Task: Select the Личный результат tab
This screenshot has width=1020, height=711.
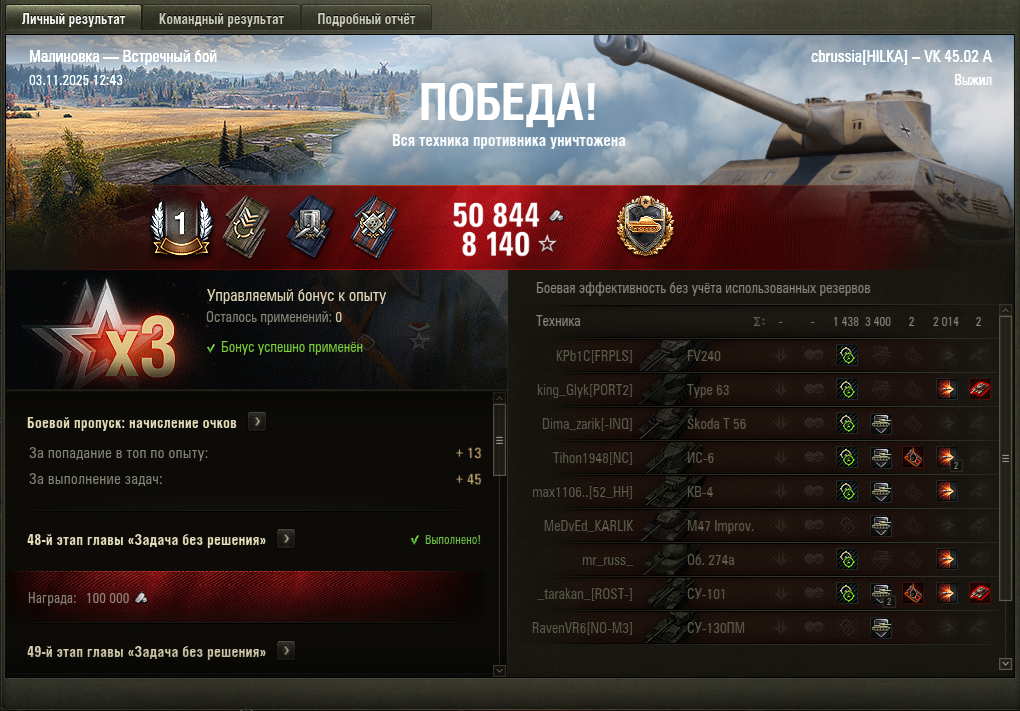Action: pyautogui.click(x=74, y=19)
